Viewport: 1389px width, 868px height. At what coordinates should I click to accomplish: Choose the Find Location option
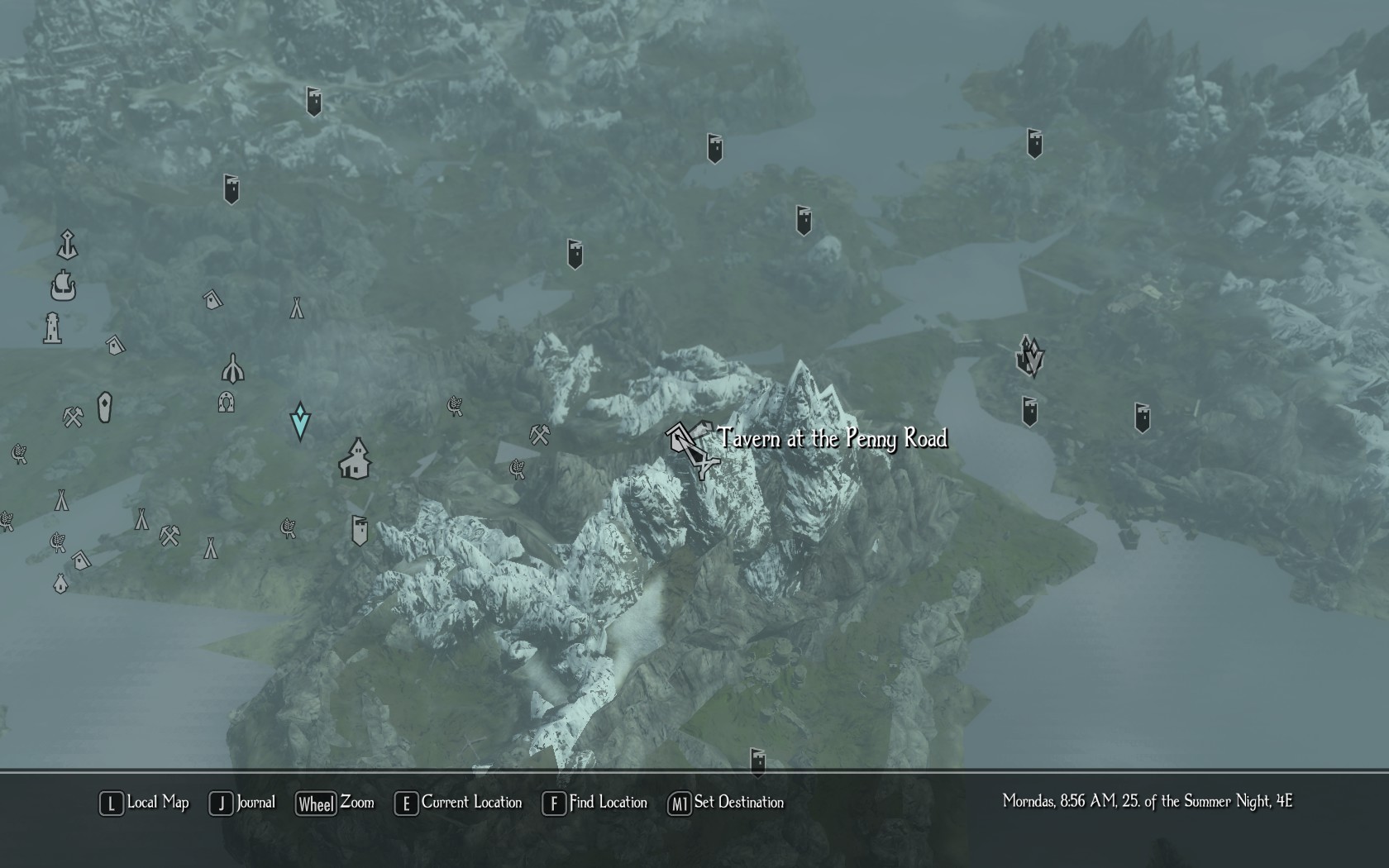594,803
